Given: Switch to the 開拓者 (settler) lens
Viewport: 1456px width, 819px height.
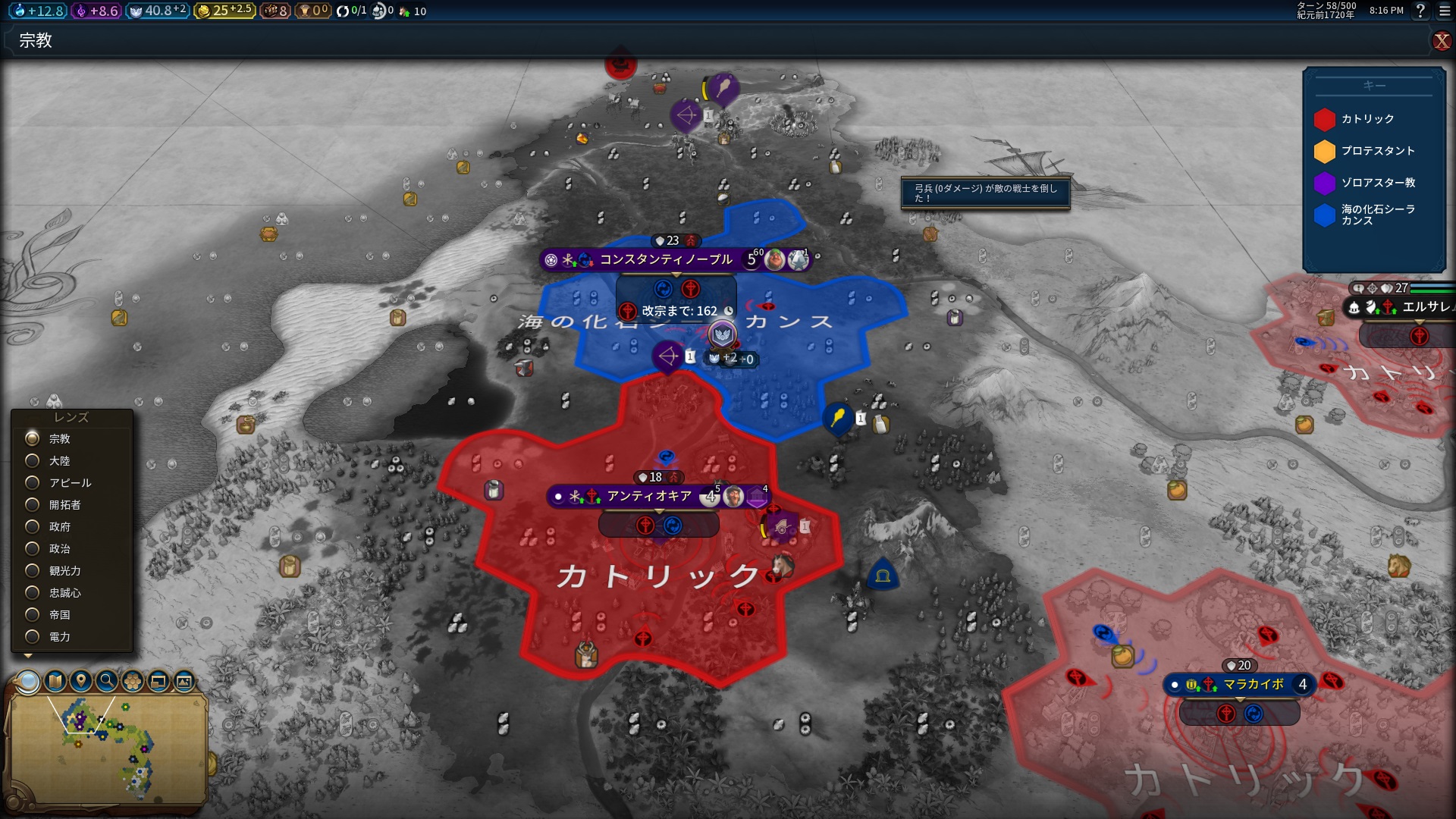Looking at the screenshot, I should [x=33, y=505].
